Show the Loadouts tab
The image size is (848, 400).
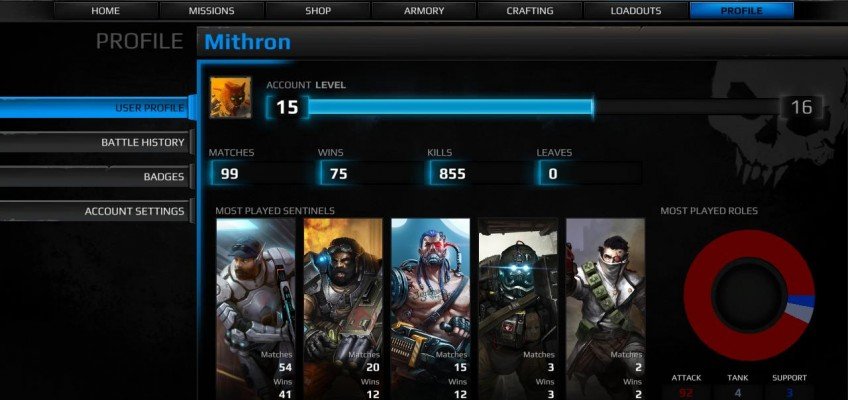(636, 11)
